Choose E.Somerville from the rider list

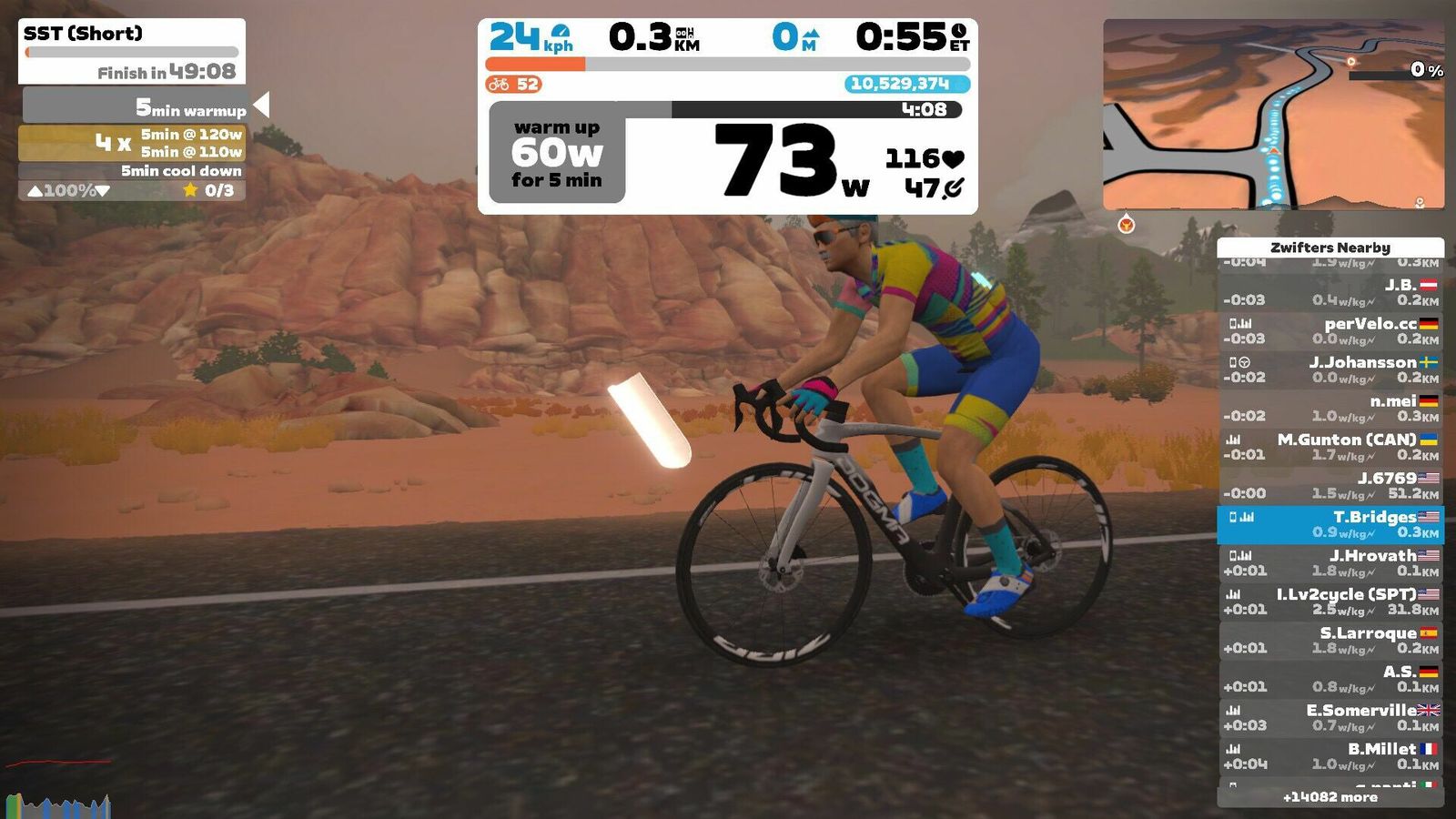[1330, 717]
